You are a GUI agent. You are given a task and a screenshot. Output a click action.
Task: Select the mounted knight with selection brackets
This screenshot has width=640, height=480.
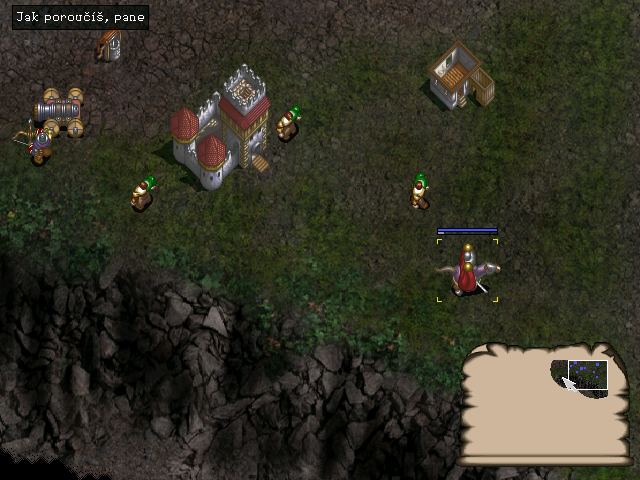467,271
